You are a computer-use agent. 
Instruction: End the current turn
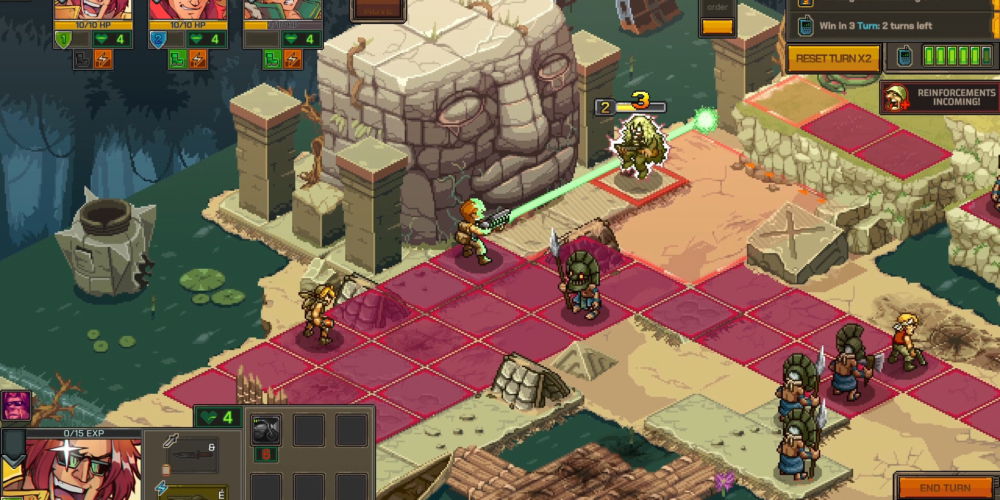(x=945, y=487)
